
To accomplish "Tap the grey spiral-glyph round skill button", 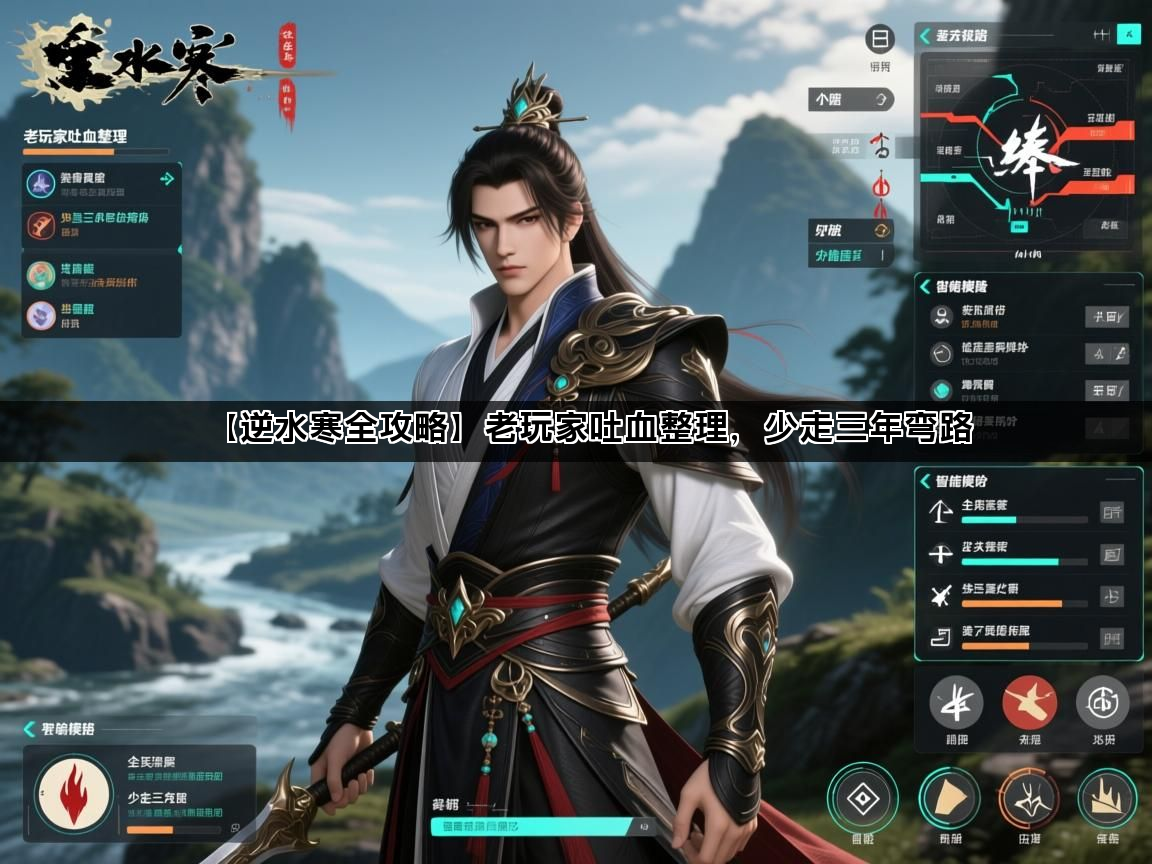I will [x=1103, y=703].
